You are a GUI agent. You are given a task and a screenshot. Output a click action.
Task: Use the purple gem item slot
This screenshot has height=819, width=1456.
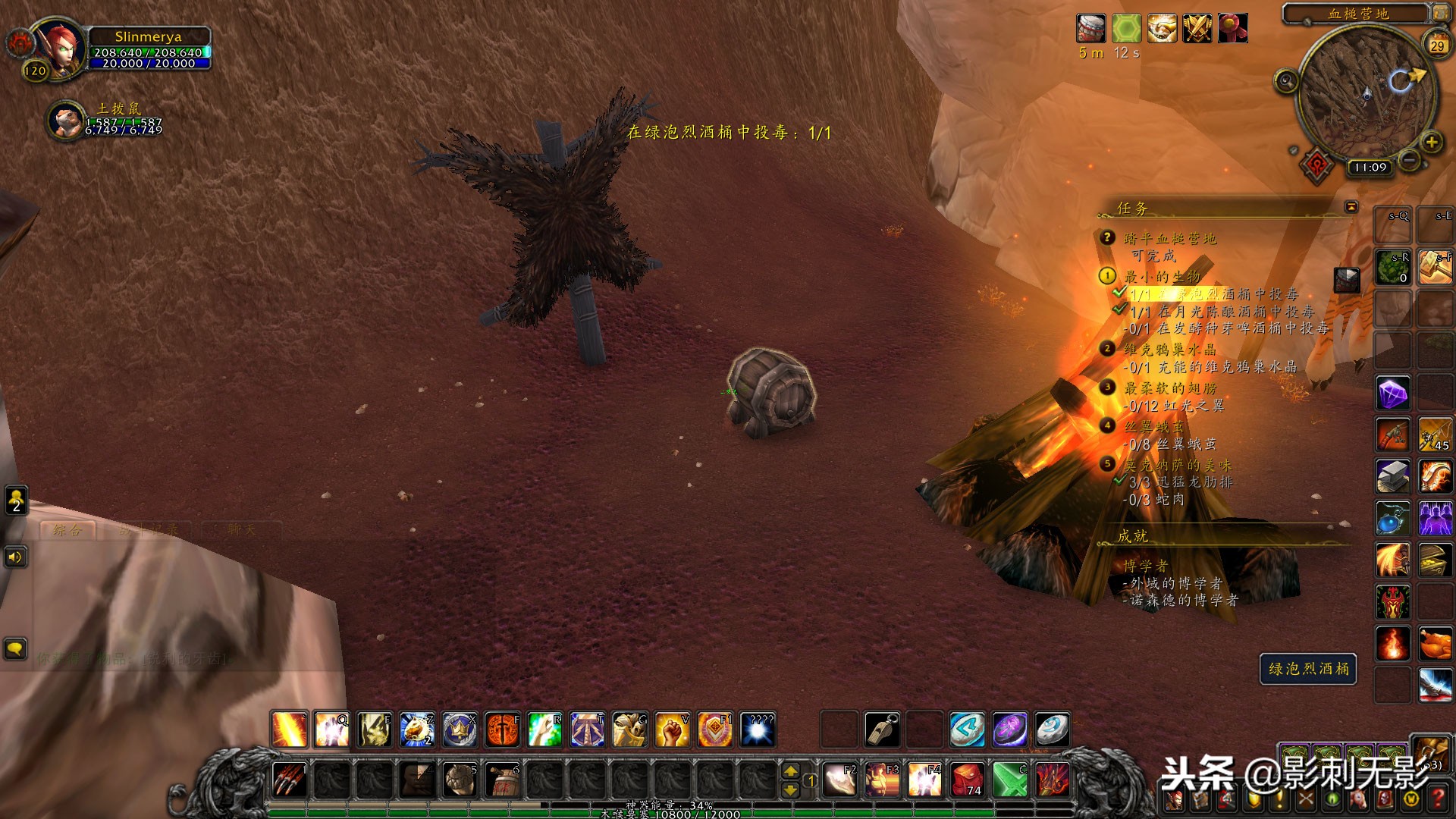[1393, 394]
